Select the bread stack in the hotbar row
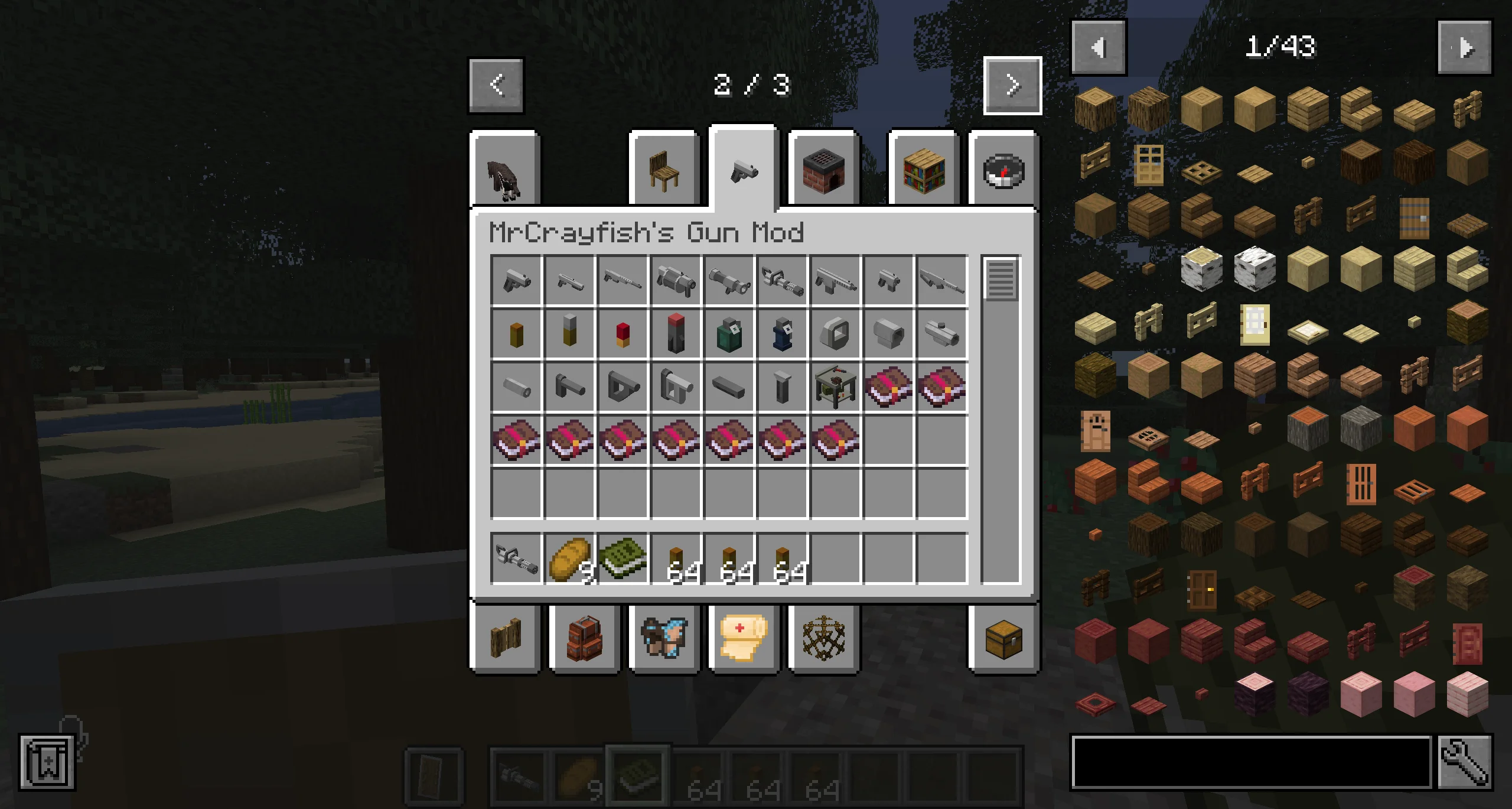The image size is (1512, 809). [569, 558]
